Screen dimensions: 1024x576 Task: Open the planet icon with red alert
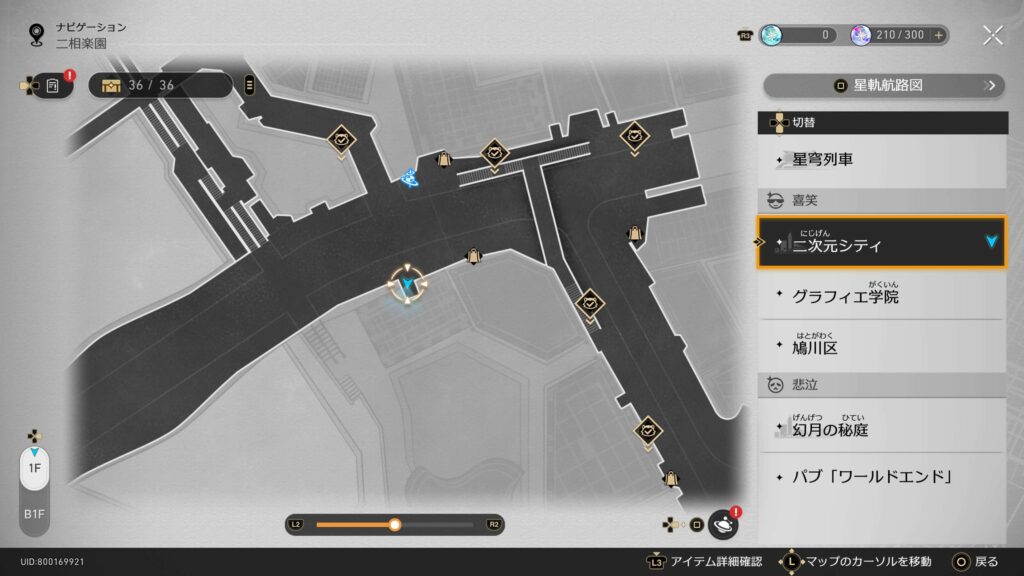pos(722,523)
